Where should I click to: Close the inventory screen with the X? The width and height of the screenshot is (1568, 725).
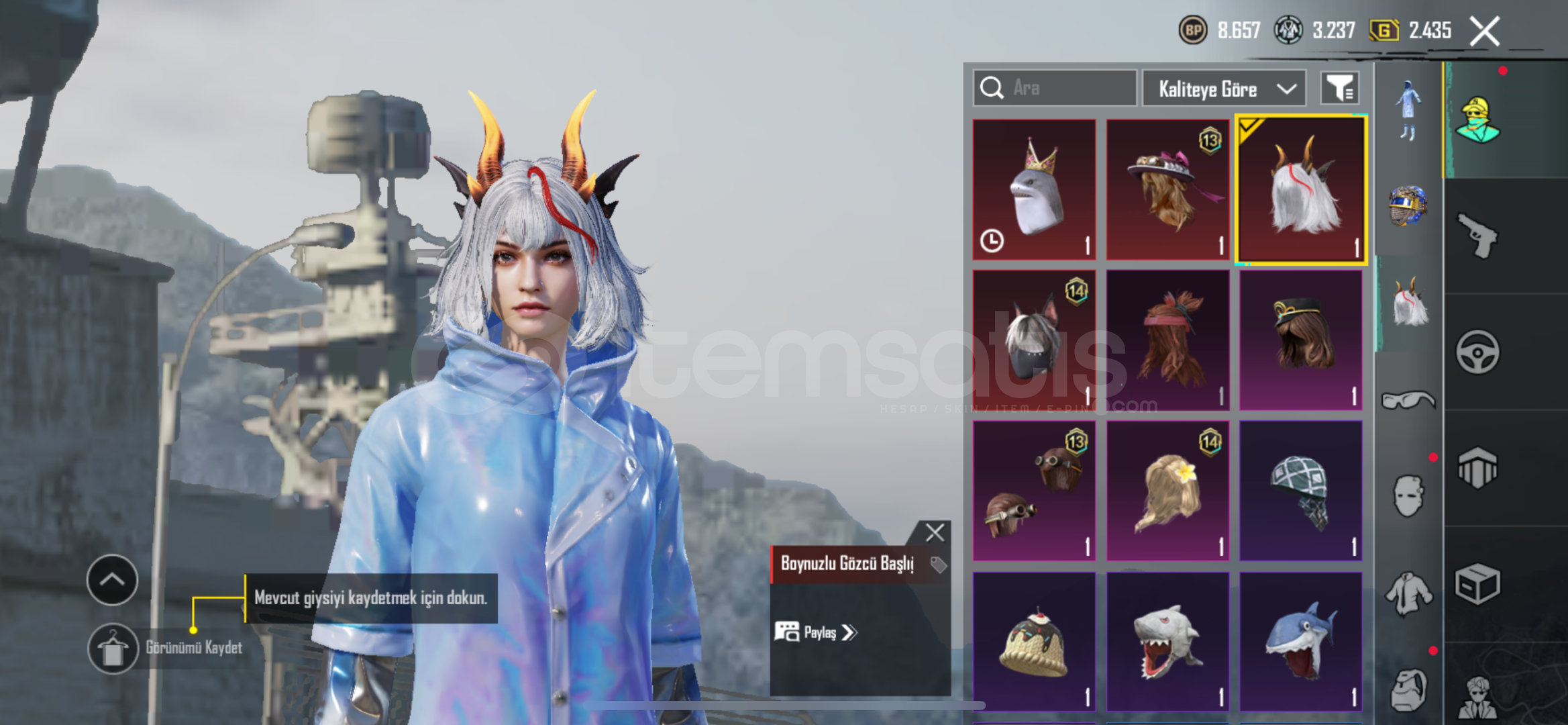(x=1485, y=32)
